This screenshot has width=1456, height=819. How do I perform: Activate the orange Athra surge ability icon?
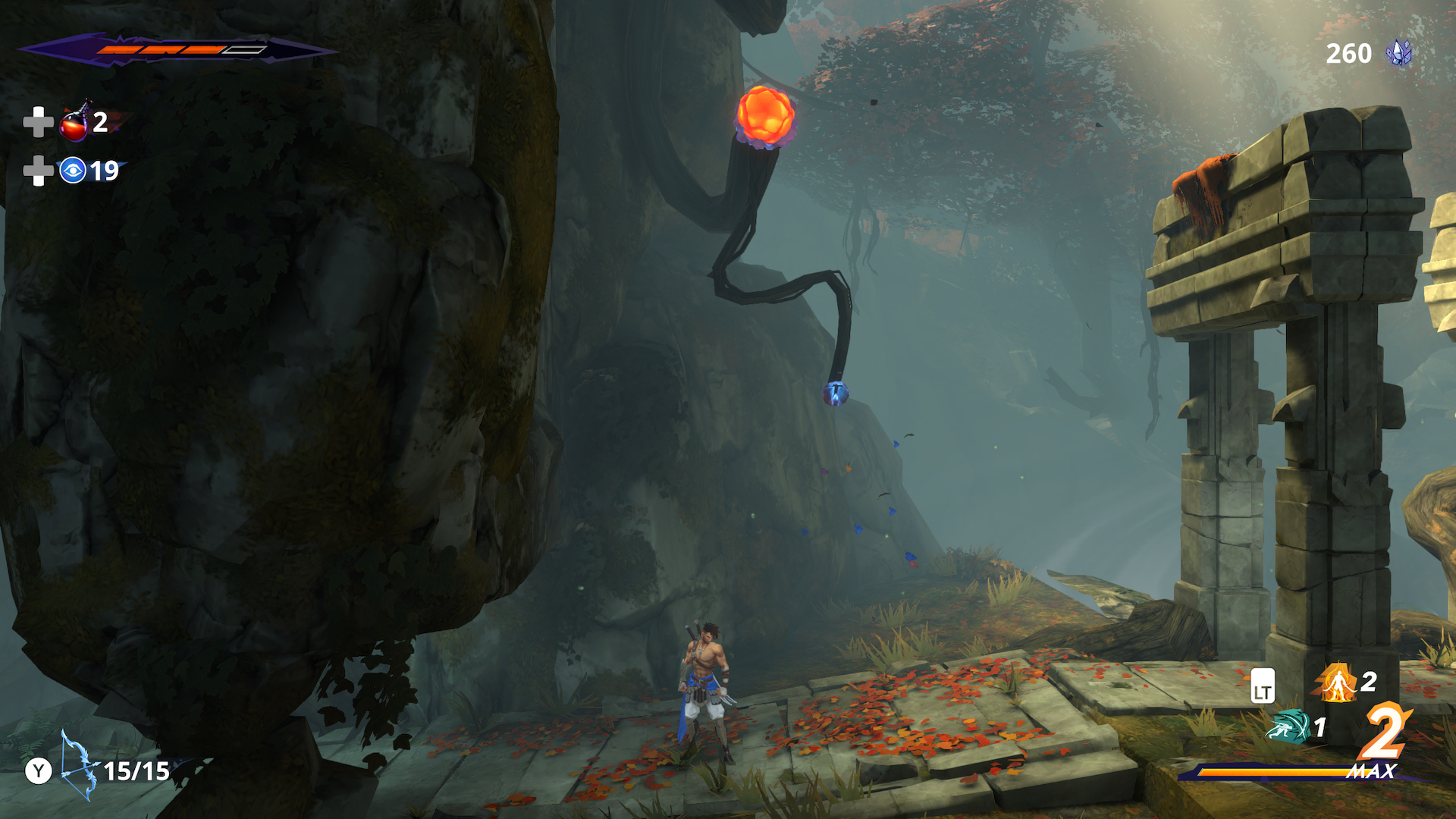1337,682
